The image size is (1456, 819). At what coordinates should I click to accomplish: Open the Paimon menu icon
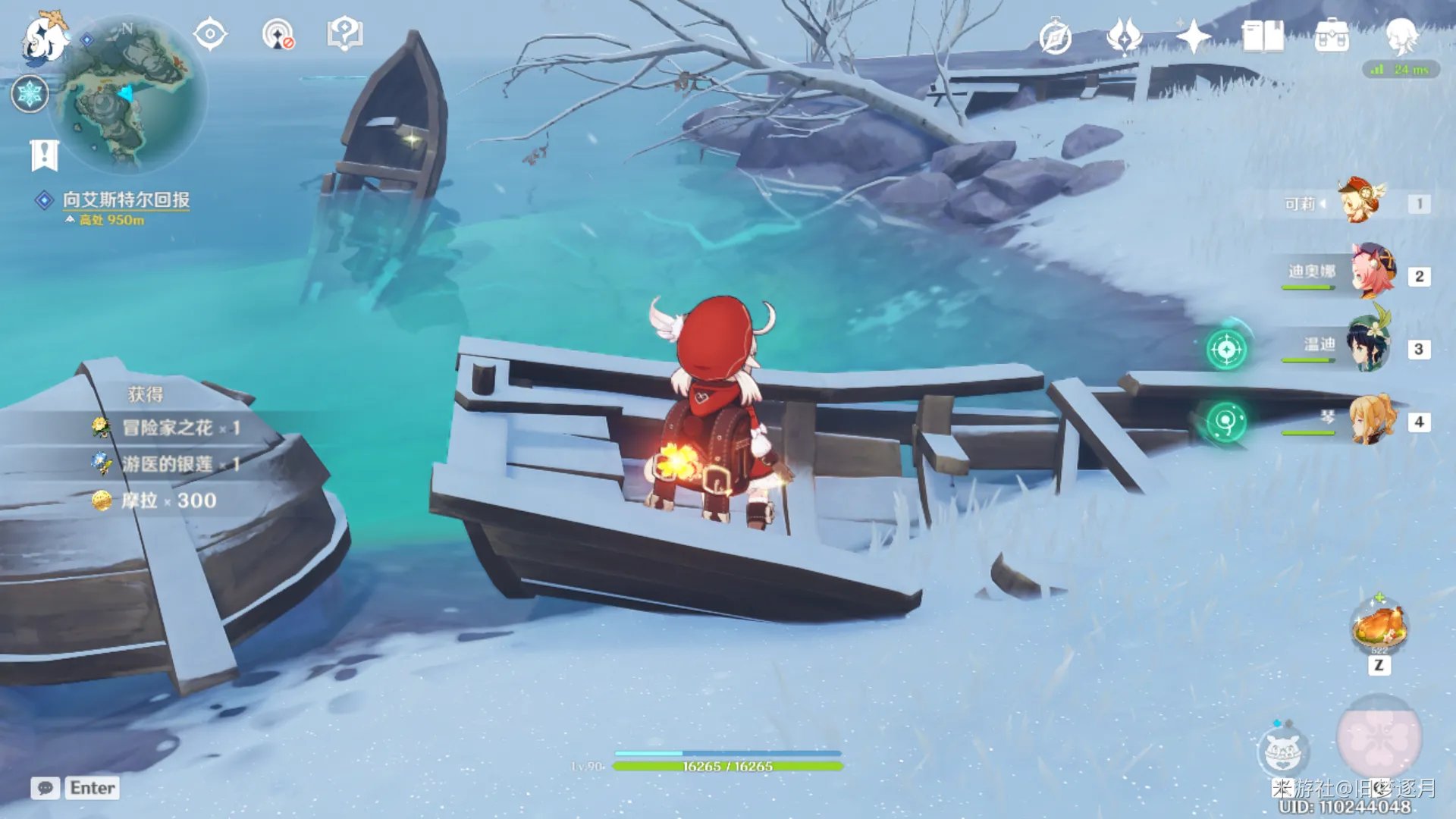pyautogui.click(x=44, y=38)
